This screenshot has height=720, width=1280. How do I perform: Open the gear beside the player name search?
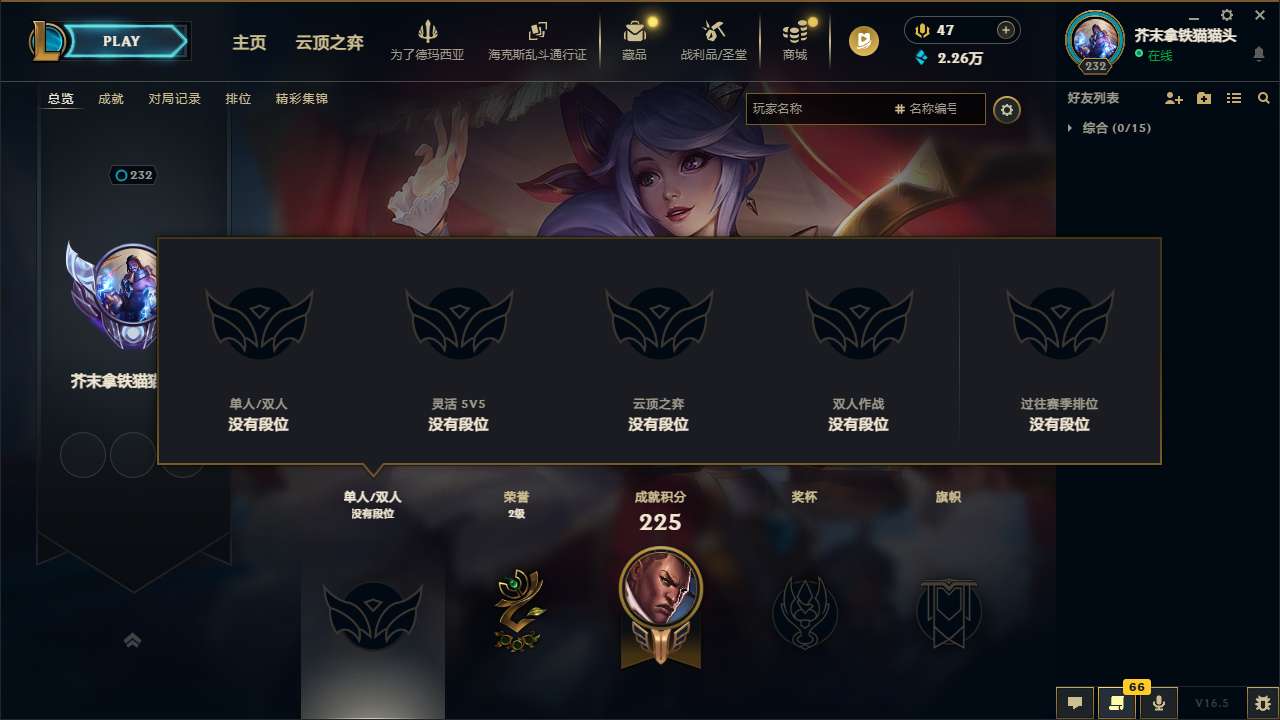pyautogui.click(x=1007, y=110)
